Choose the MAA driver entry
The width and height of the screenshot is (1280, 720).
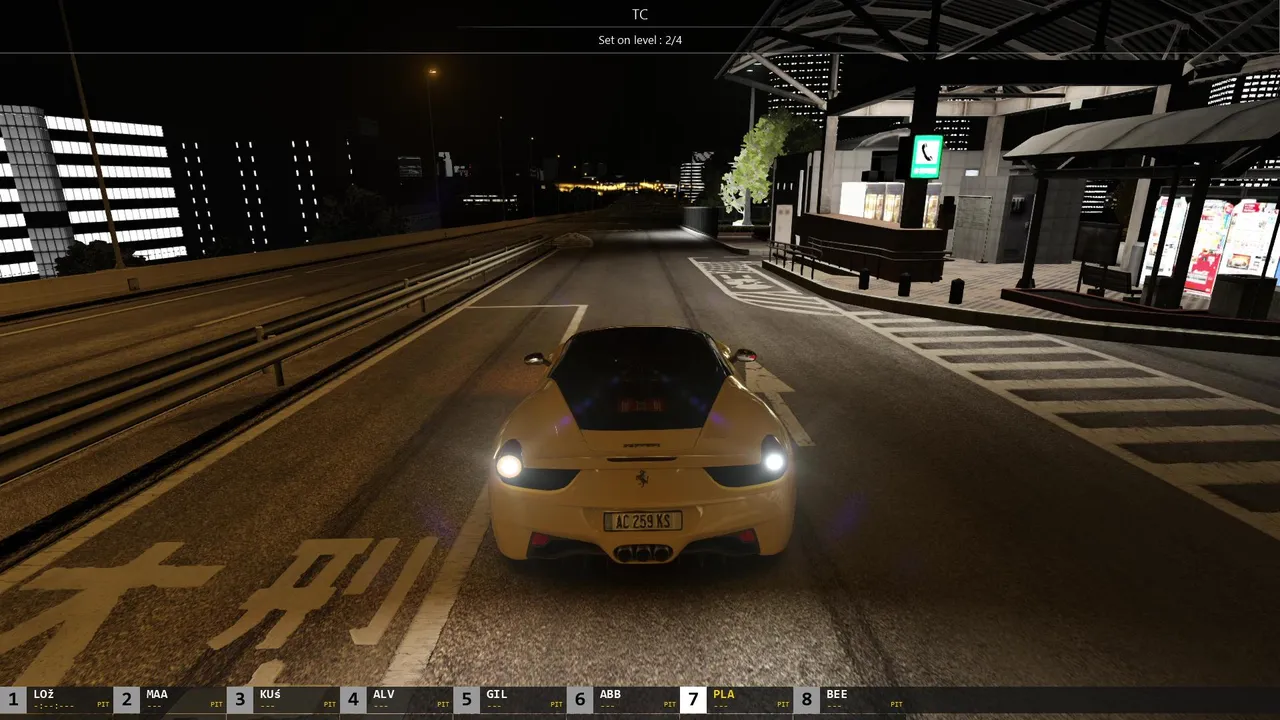point(170,699)
